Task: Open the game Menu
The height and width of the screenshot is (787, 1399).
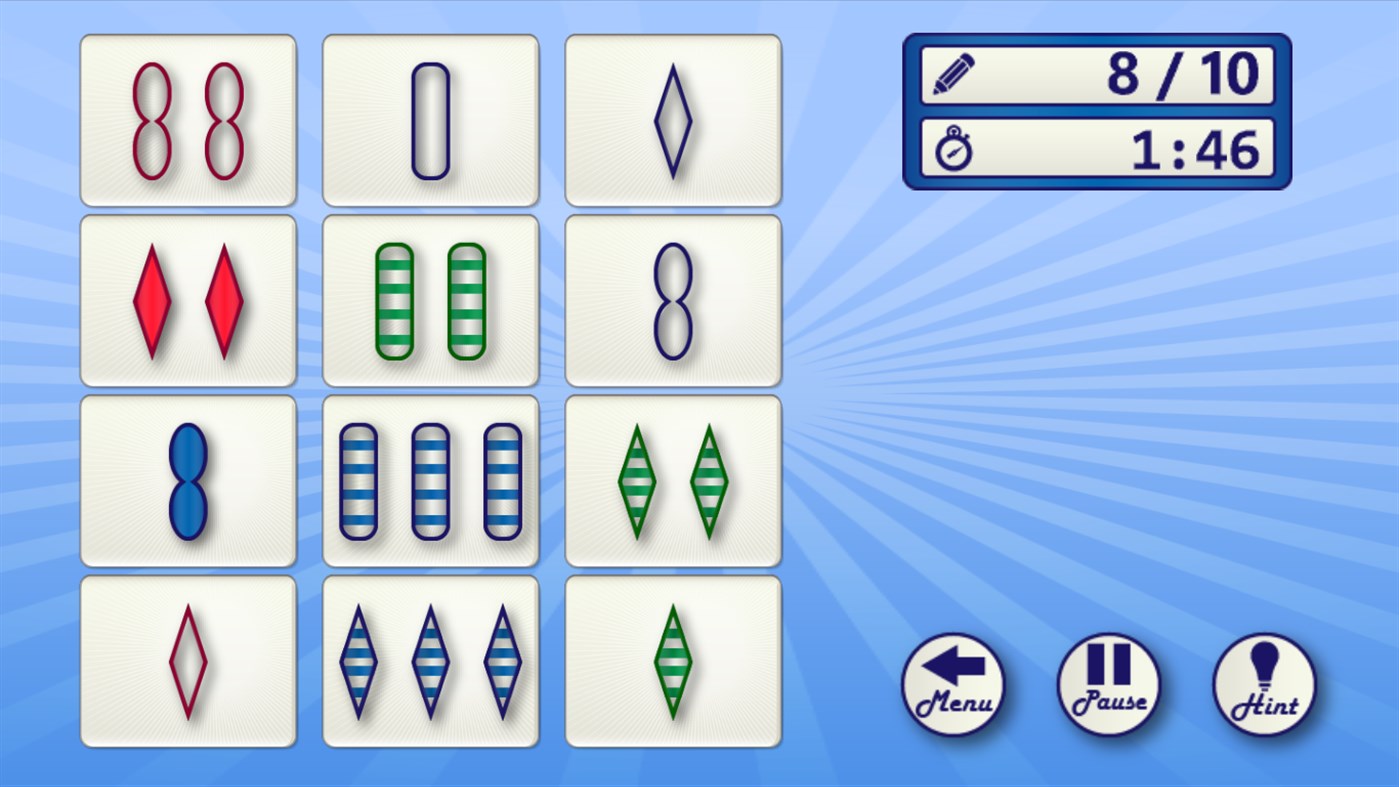Action: (x=953, y=685)
